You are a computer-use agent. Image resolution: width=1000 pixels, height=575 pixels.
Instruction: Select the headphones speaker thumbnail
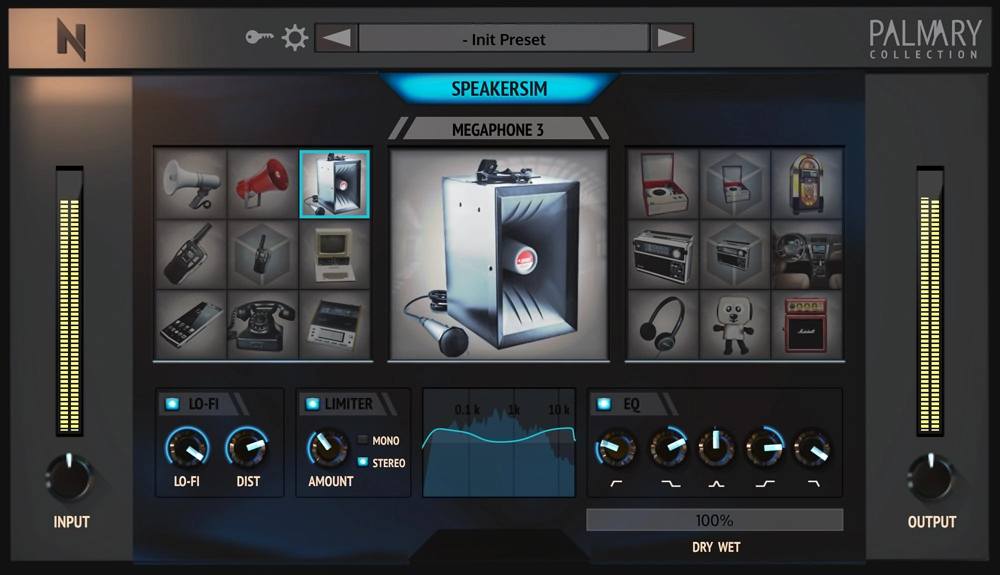click(x=662, y=324)
